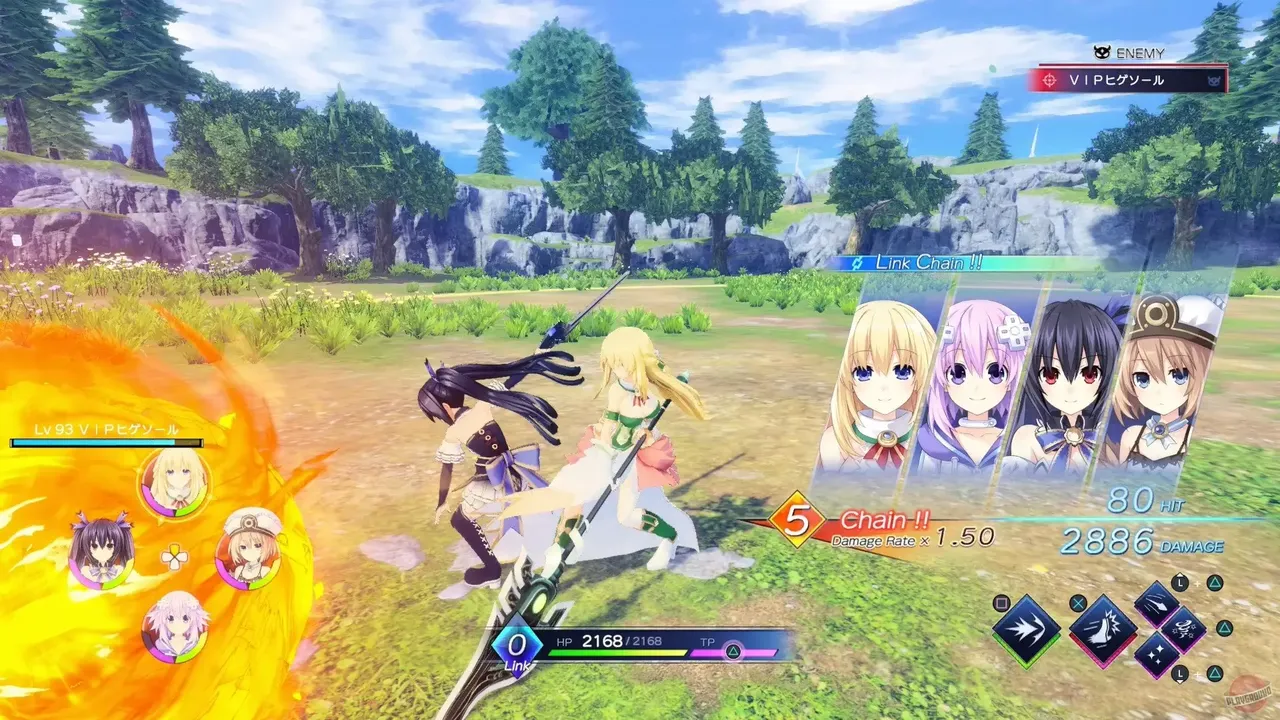This screenshot has height=720, width=1280.
Task: Expand the skill set via the up arrow
Action: click(1179, 574)
